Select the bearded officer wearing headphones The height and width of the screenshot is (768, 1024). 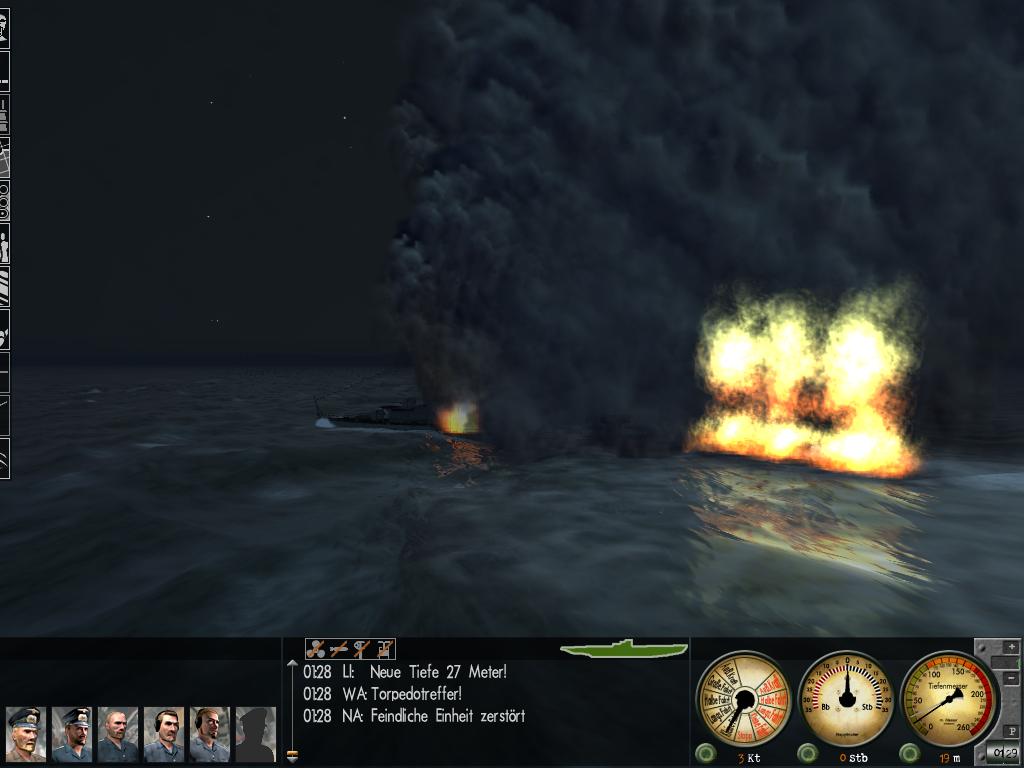209,734
